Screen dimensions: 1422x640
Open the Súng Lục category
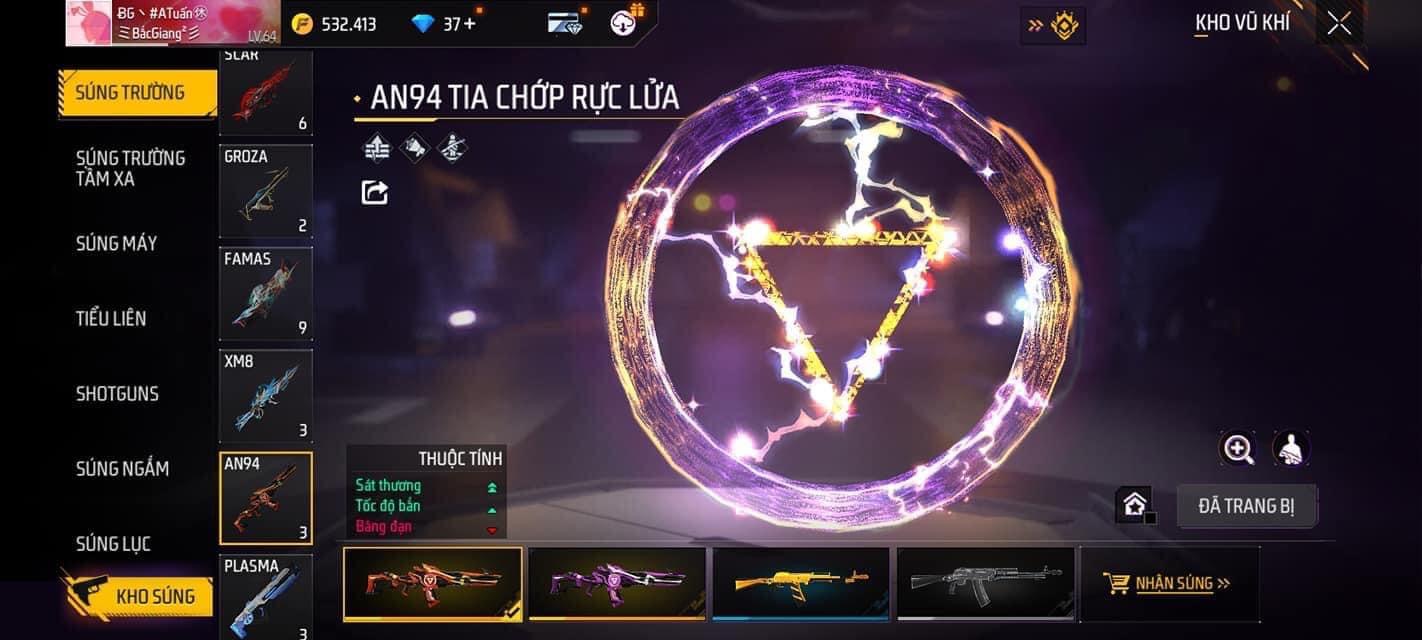pyautogui.click(x=113, y=543)
